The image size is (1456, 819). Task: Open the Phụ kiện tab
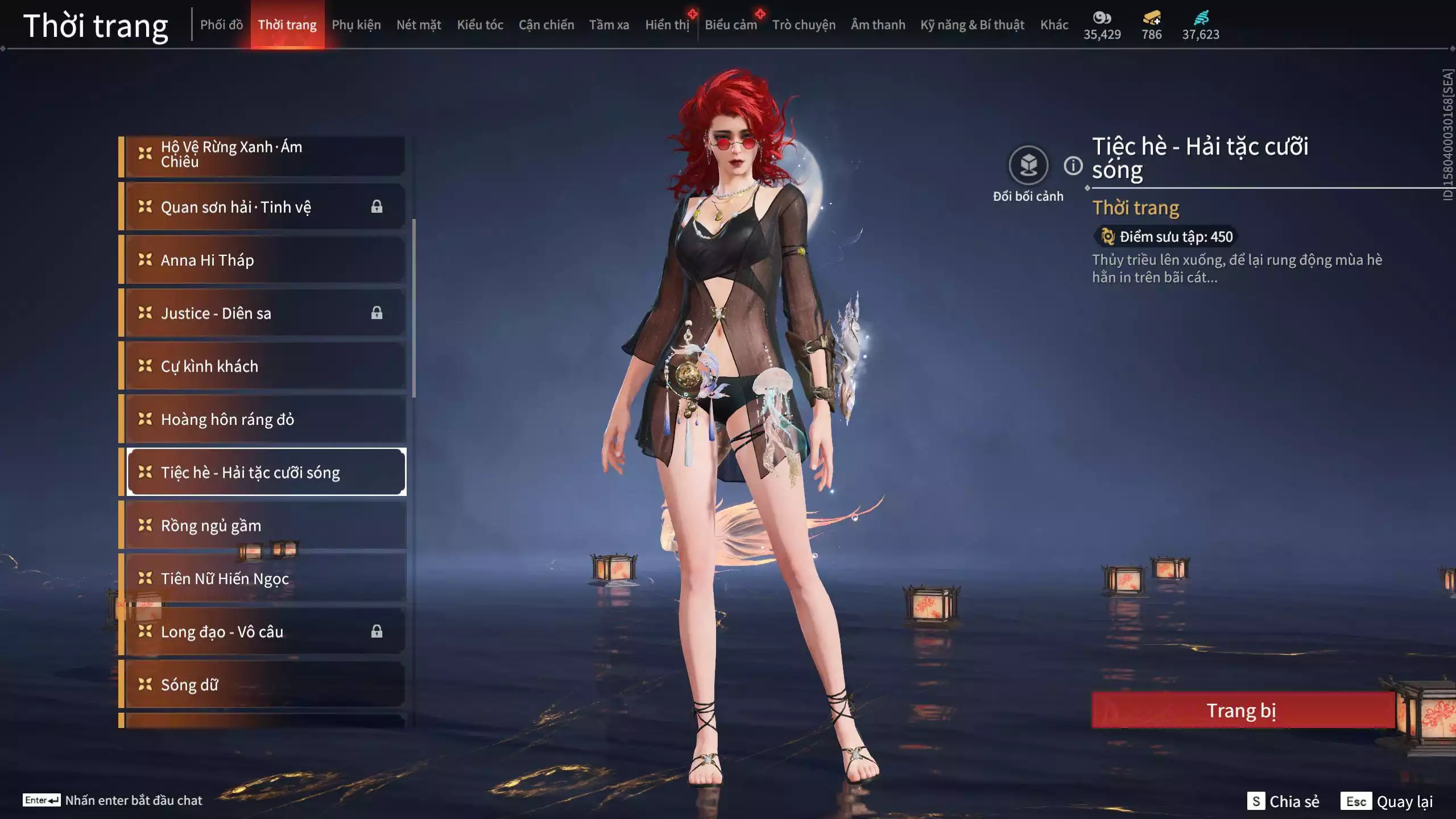356,25
